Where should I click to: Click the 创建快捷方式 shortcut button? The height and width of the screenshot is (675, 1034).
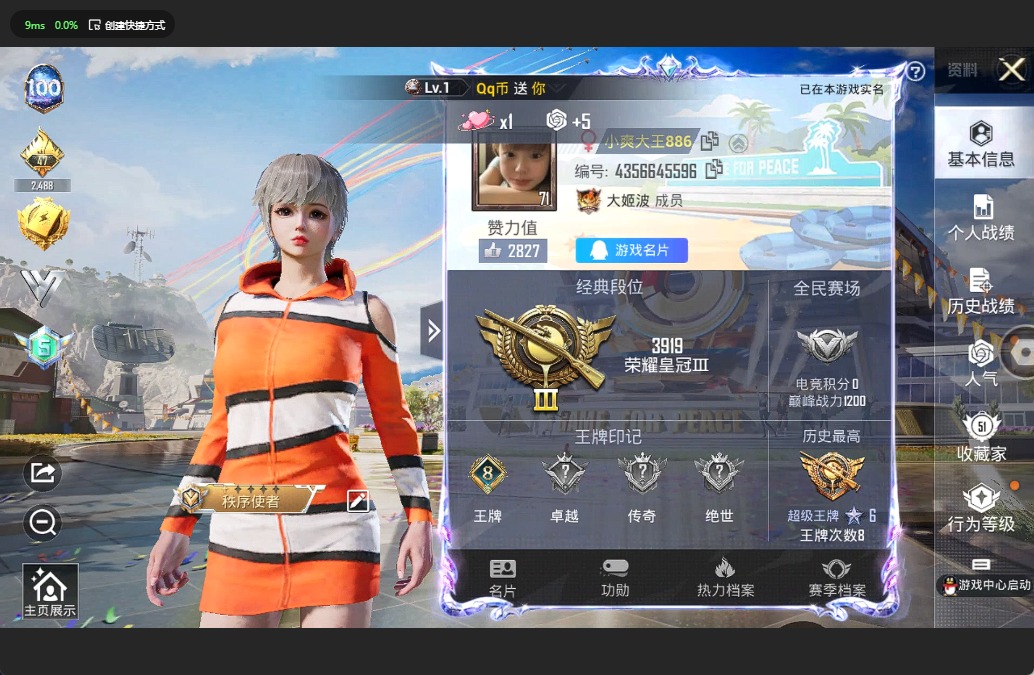127,25
